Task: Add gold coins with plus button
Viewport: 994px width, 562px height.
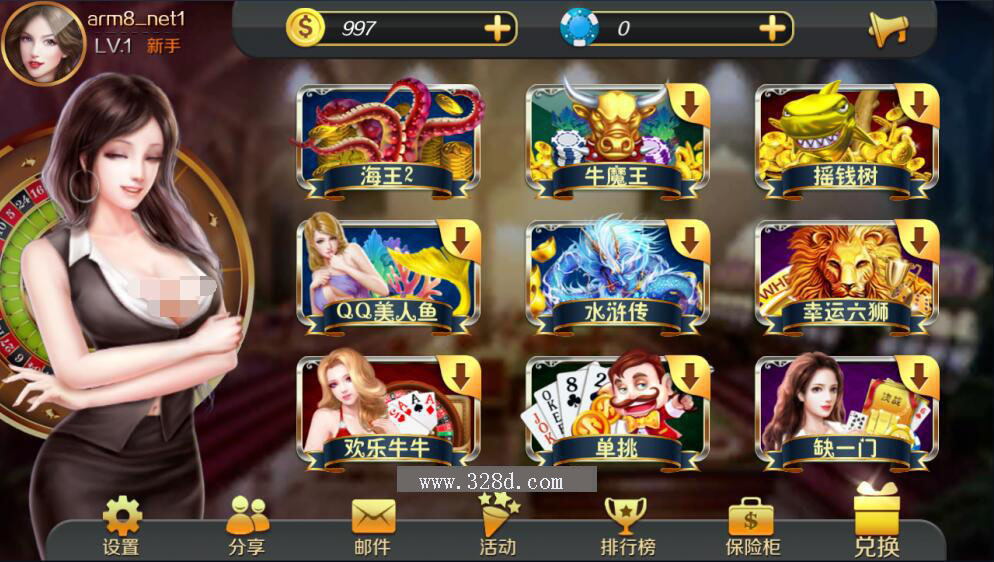Action: click(x=497, y=28)
